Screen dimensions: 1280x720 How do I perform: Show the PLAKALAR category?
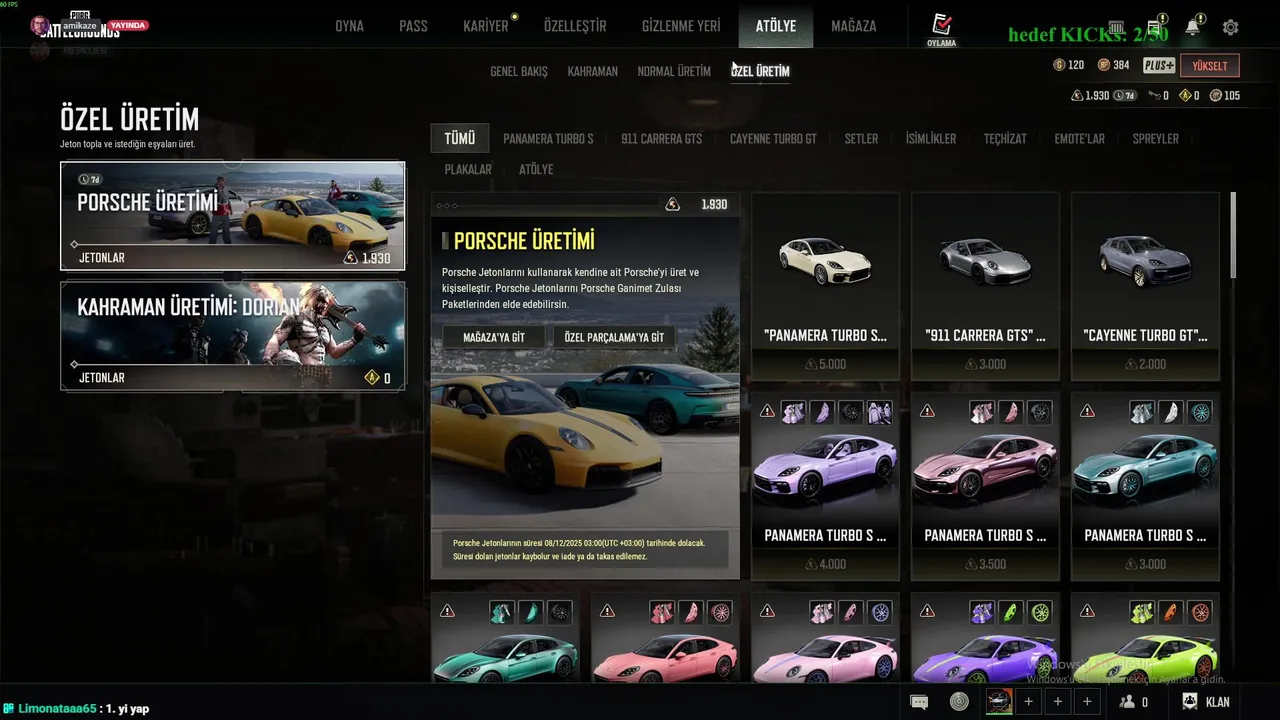[x=467, y=170]
